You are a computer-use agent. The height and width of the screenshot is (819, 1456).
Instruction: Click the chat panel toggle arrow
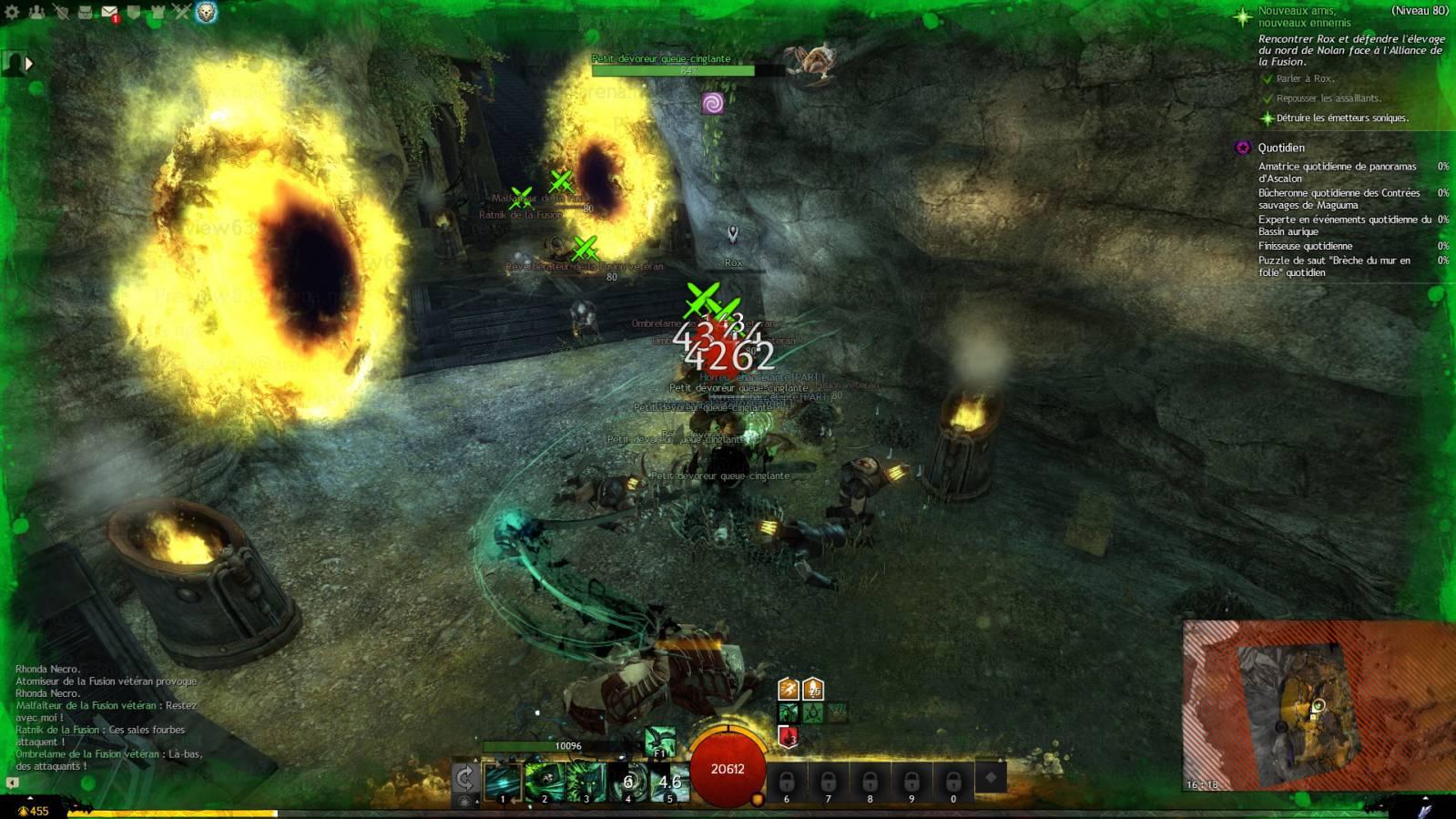click(12, 782)
